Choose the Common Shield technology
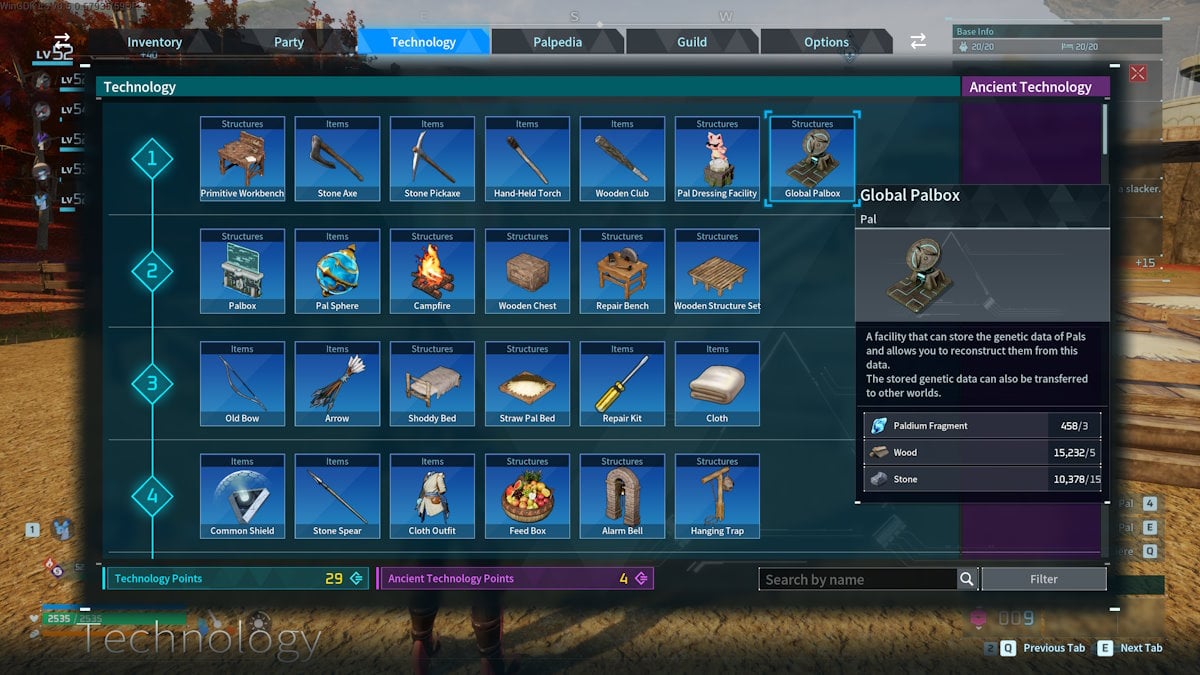The height and width of the screenshot is (675, 1200). coord(242,496)
